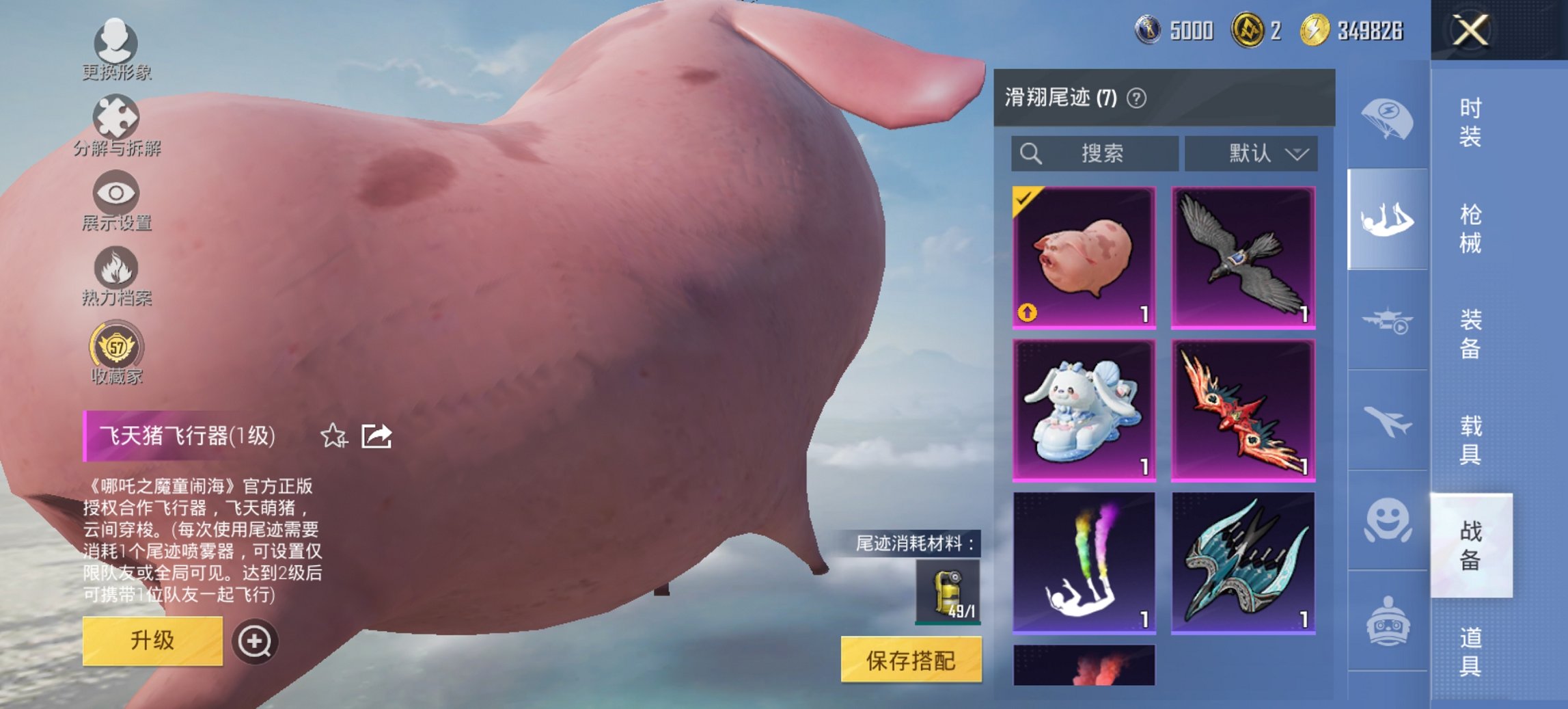Select the raven glider trail thumbnail
1568x709 pixels.
(x=1243, y=258)
